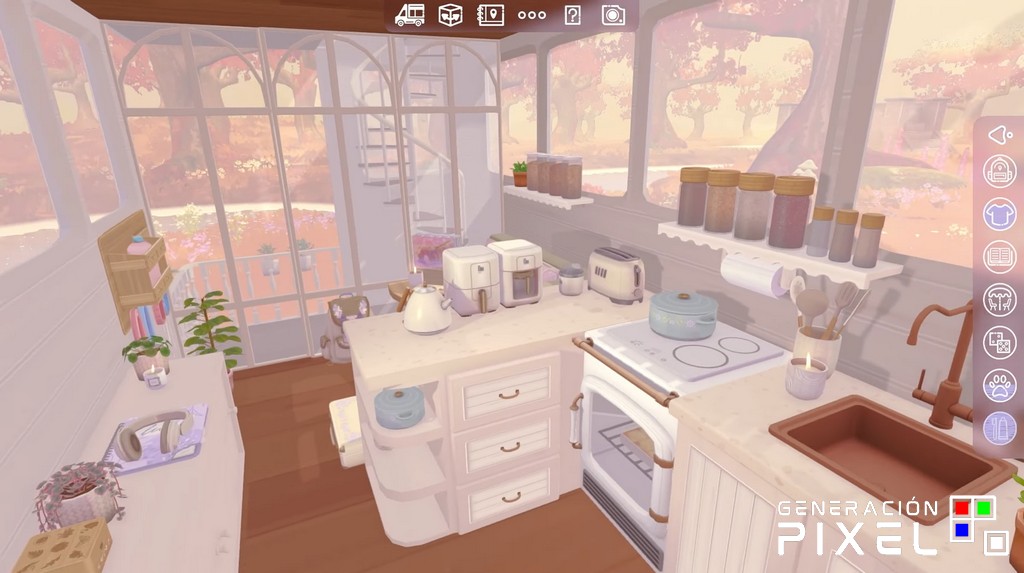Activate the camera photo mode

pos(613,15)
